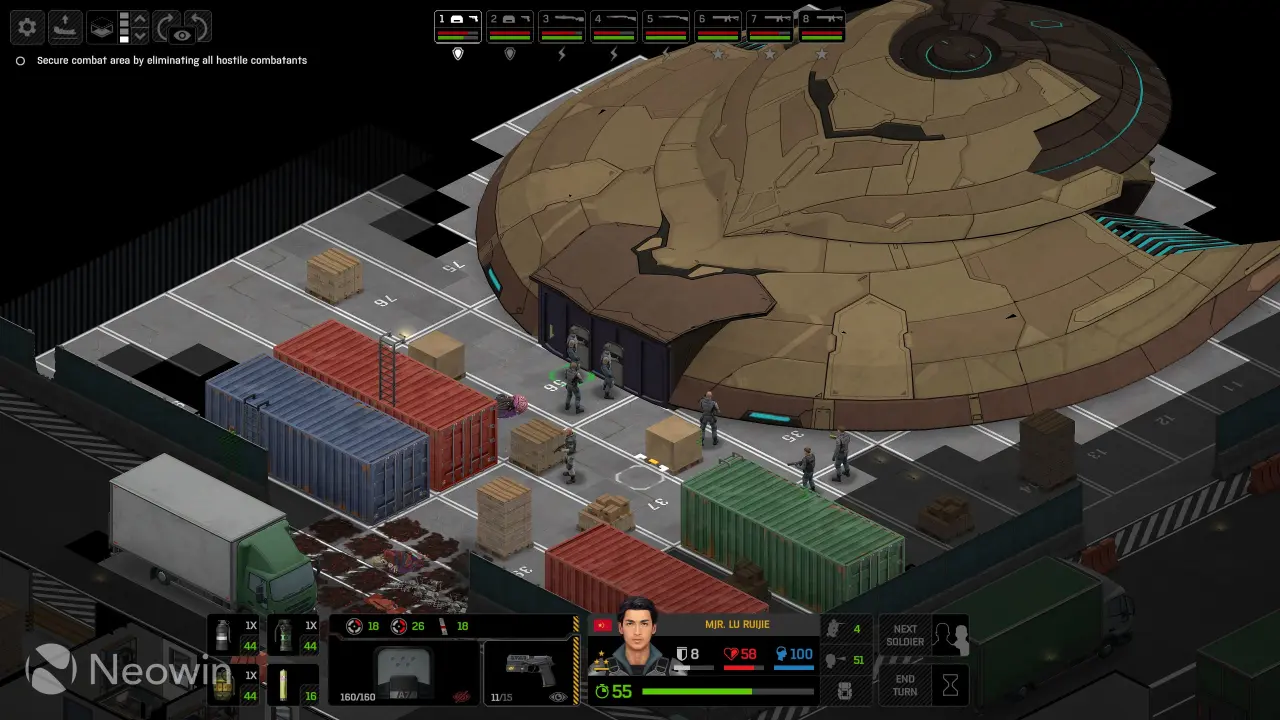The width and height of the screenshot is (1280, 720).
Task: Toggle roof visibility with the eye icon
Action: point(182,35)
